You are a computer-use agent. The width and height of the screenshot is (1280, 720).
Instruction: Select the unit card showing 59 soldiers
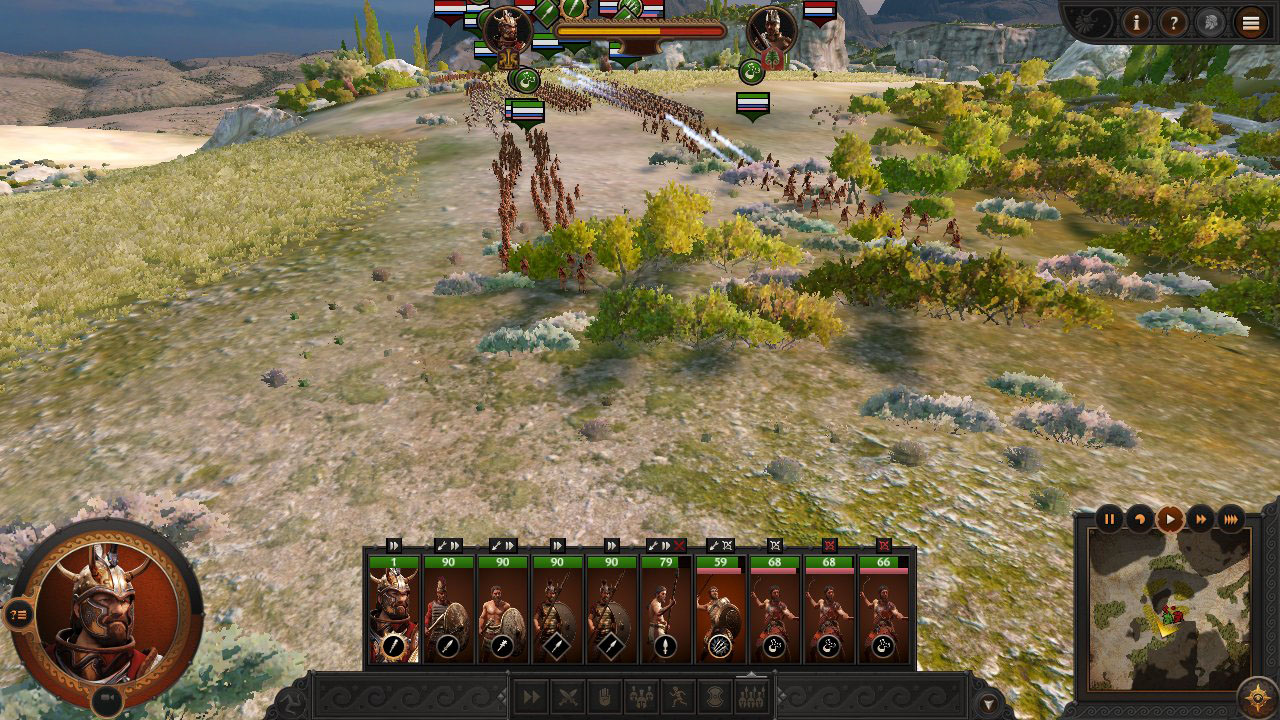(720, 612)
